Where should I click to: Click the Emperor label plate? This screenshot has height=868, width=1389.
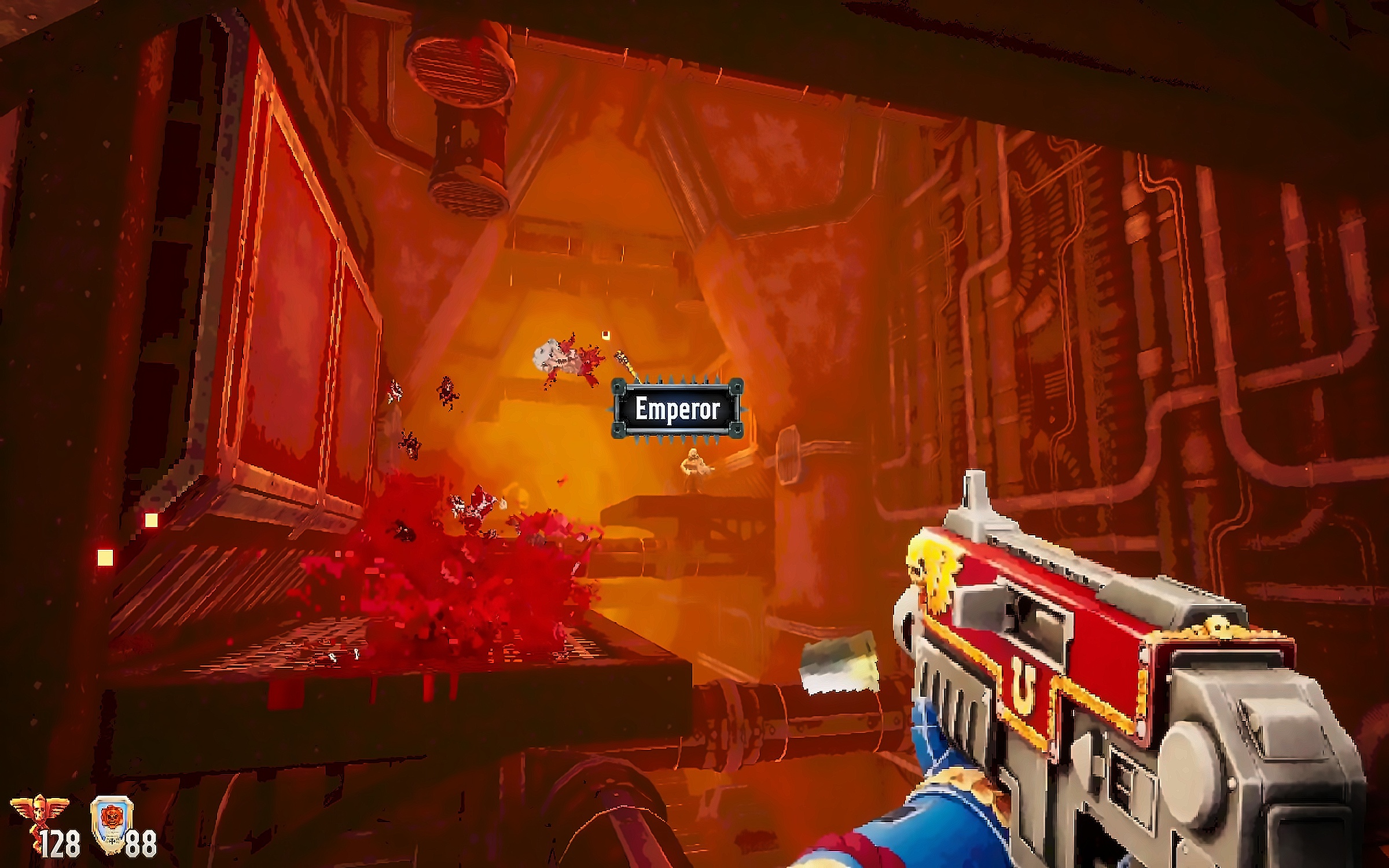coord(677,409)
